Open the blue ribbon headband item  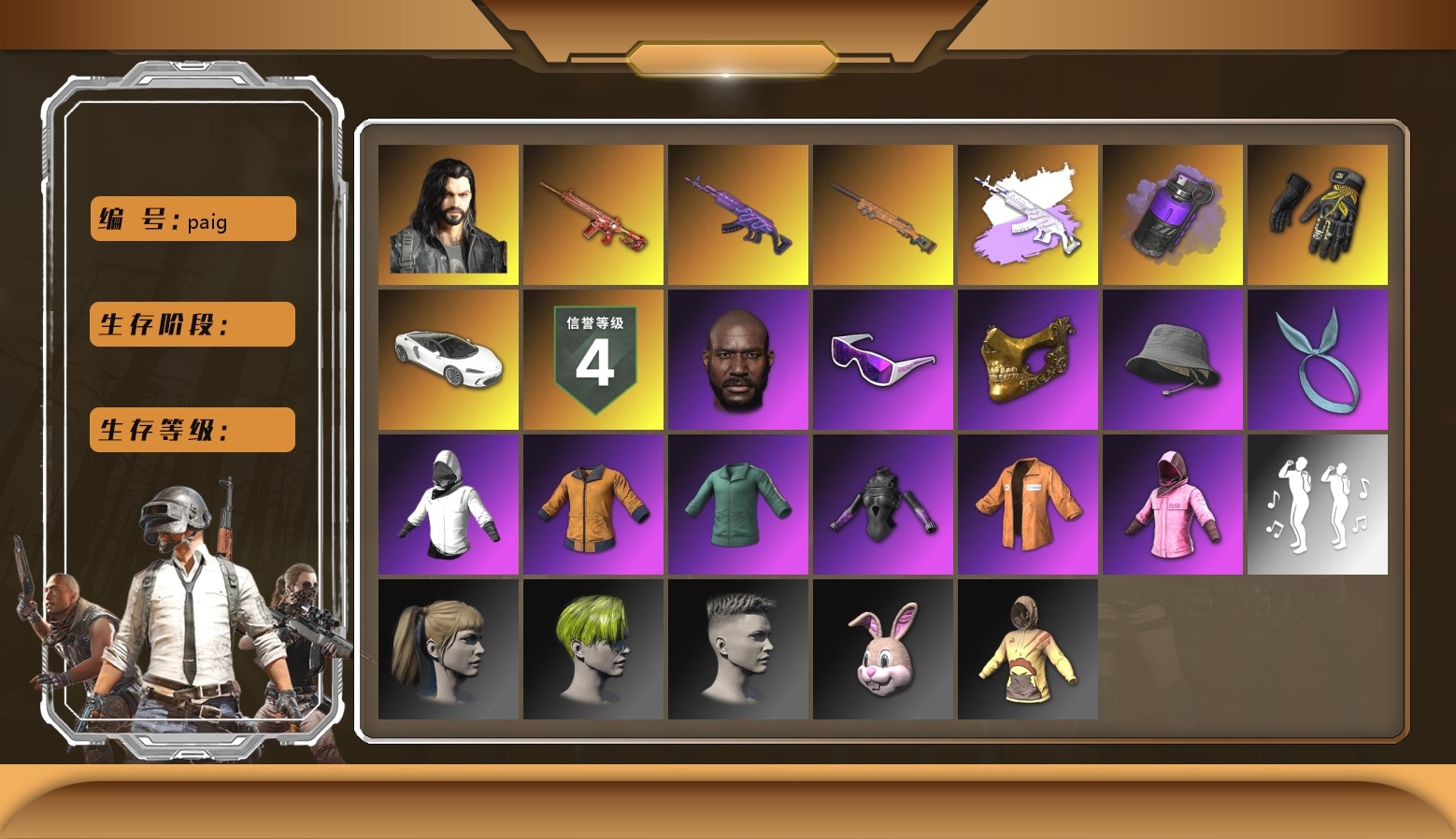click(1318, 358)
